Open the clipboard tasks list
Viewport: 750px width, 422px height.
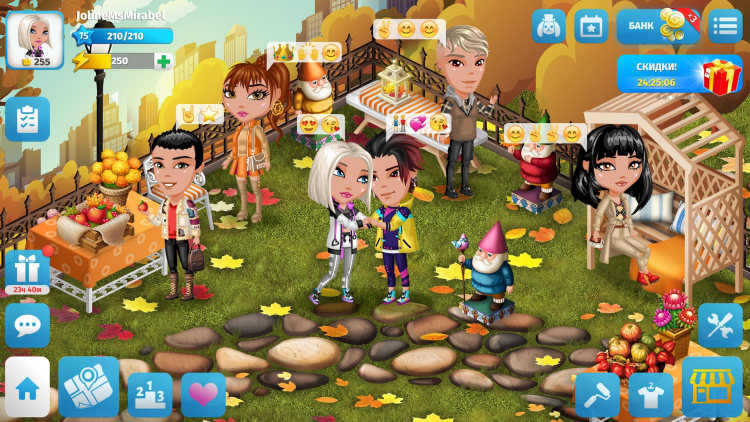click(27, 118)
